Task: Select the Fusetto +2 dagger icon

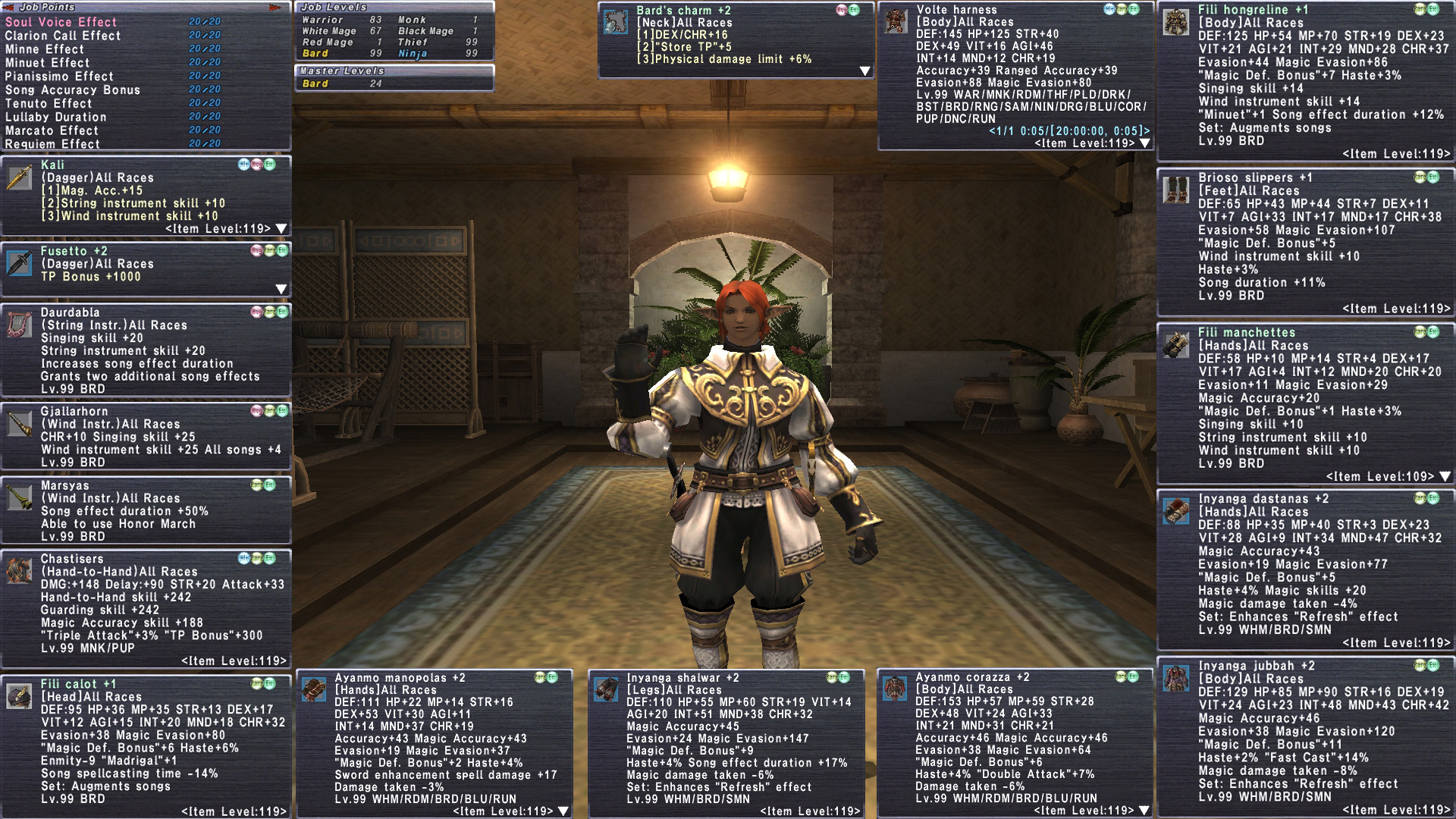Action: click(18, 263)
